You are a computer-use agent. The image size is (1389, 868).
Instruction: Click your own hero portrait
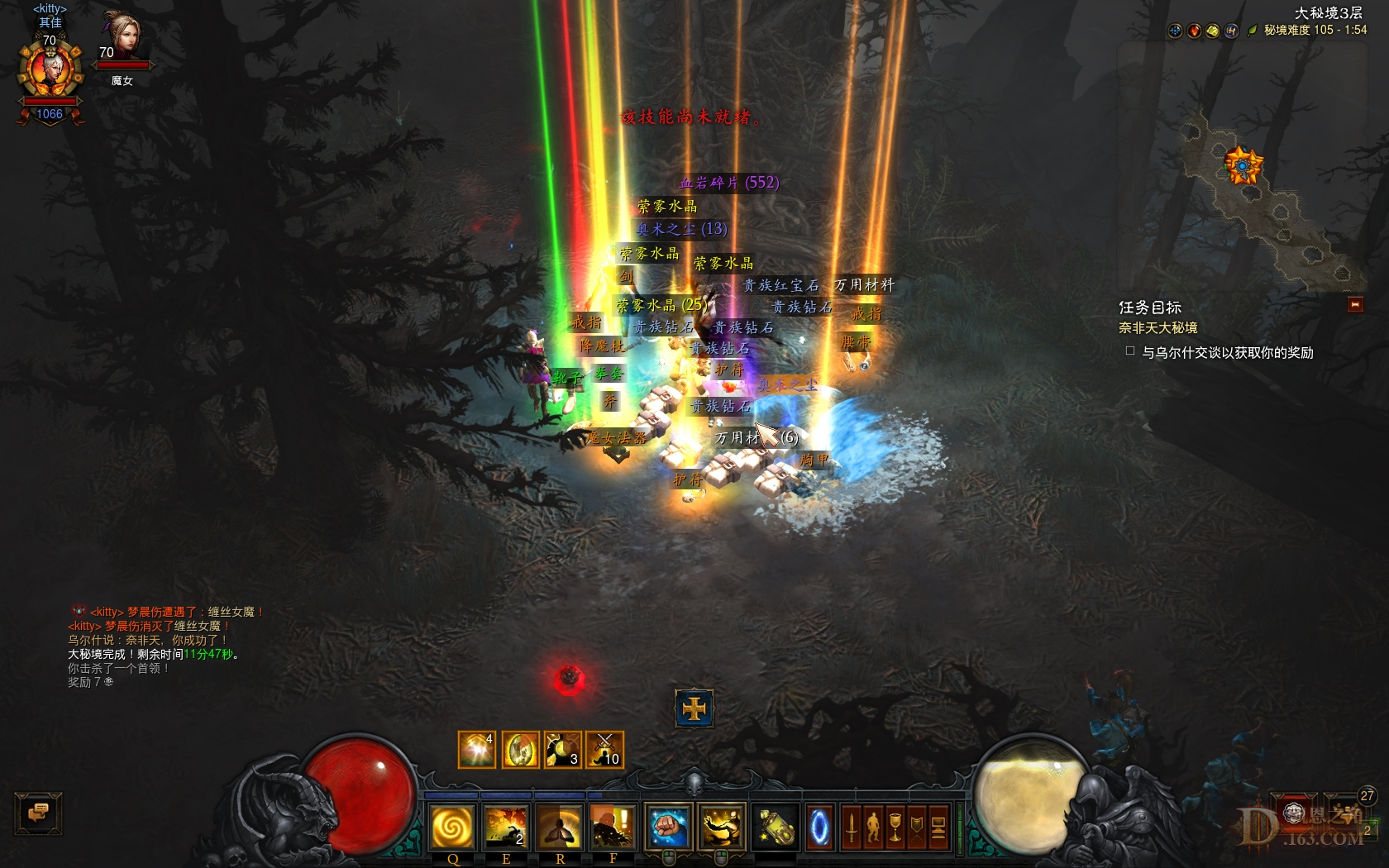(x=50, y=72)
